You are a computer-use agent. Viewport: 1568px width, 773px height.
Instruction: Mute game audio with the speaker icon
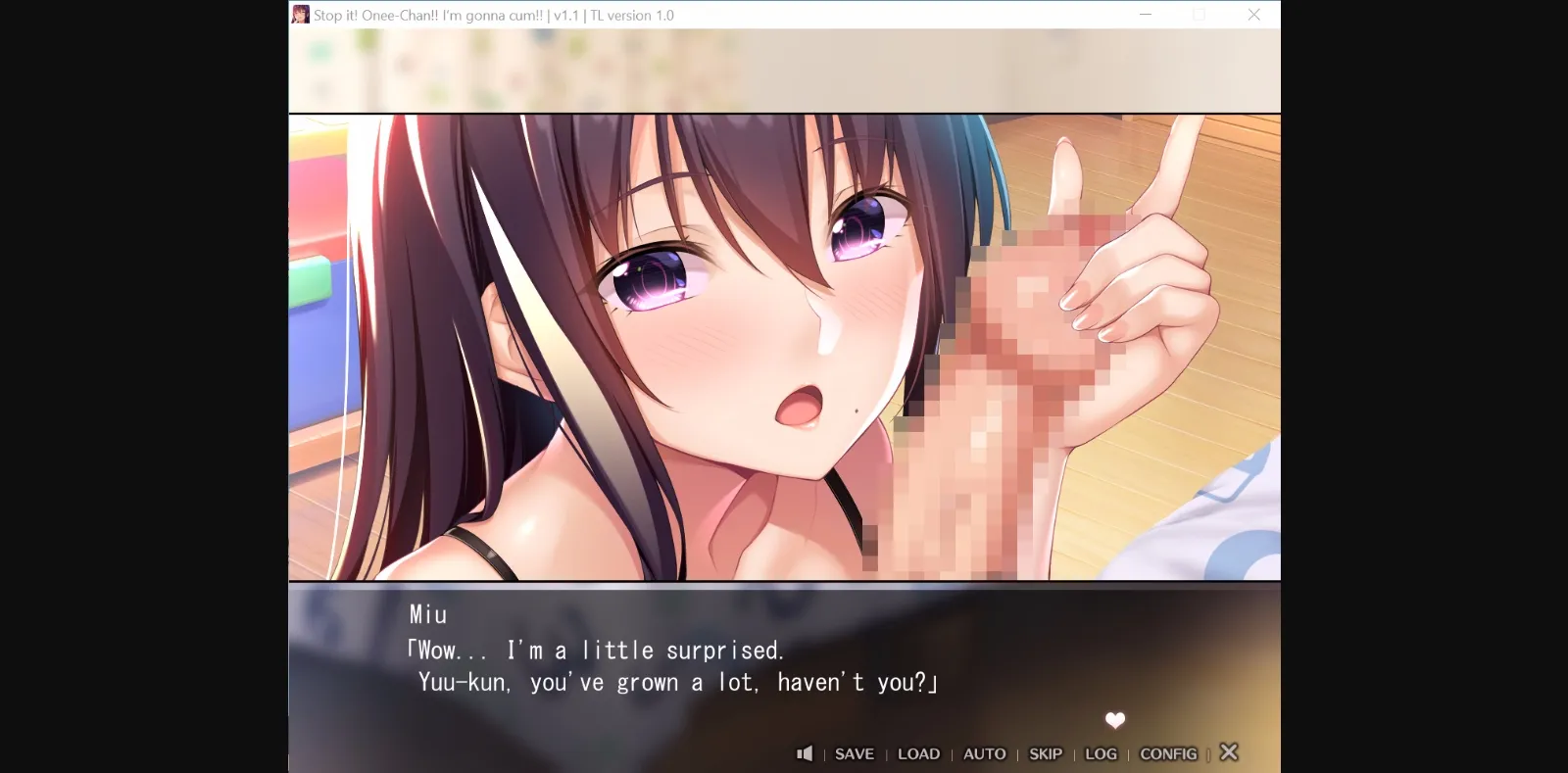pos(804,753)
